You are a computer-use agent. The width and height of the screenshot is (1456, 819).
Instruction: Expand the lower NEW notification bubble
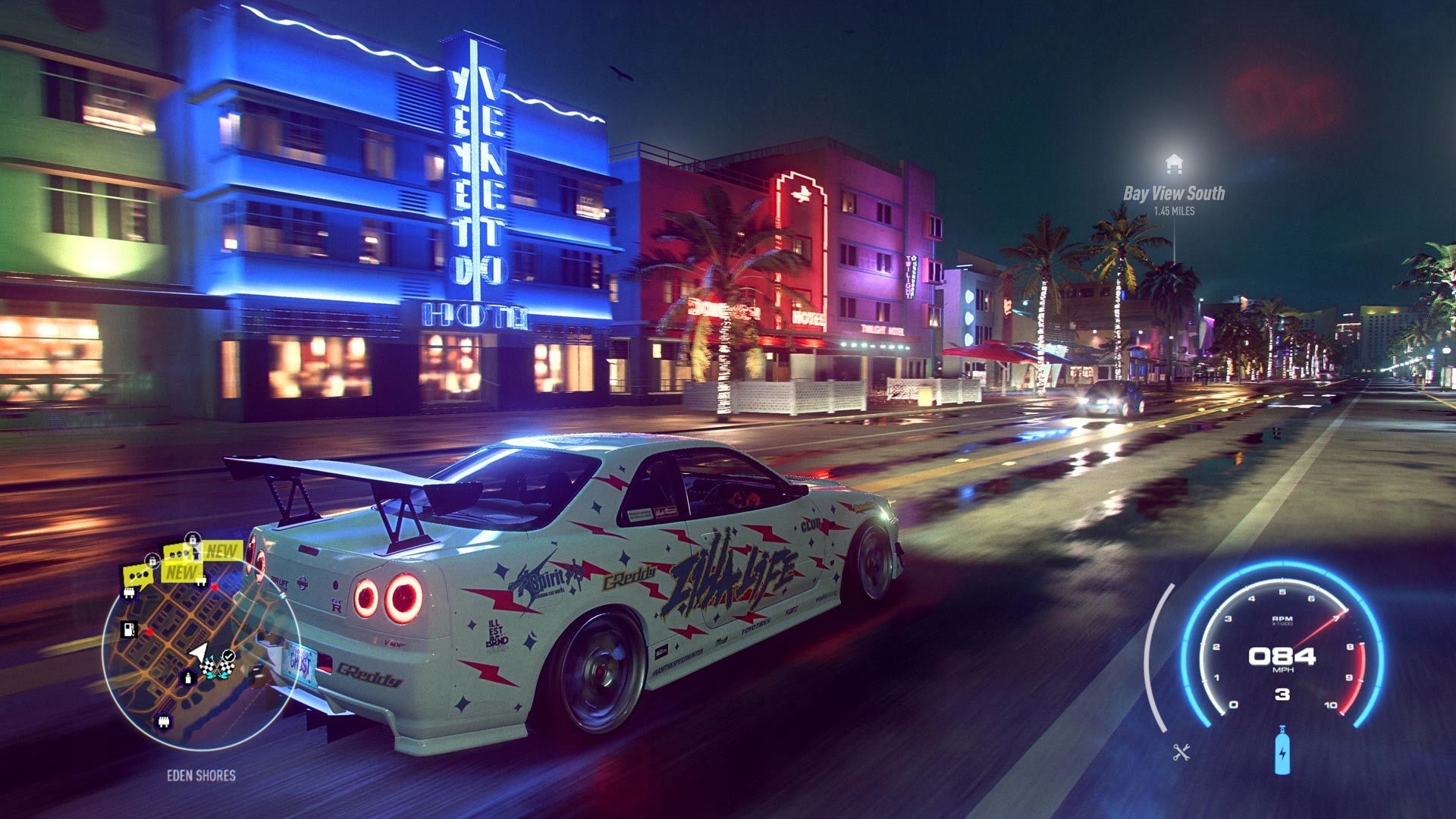click(182, 572)
